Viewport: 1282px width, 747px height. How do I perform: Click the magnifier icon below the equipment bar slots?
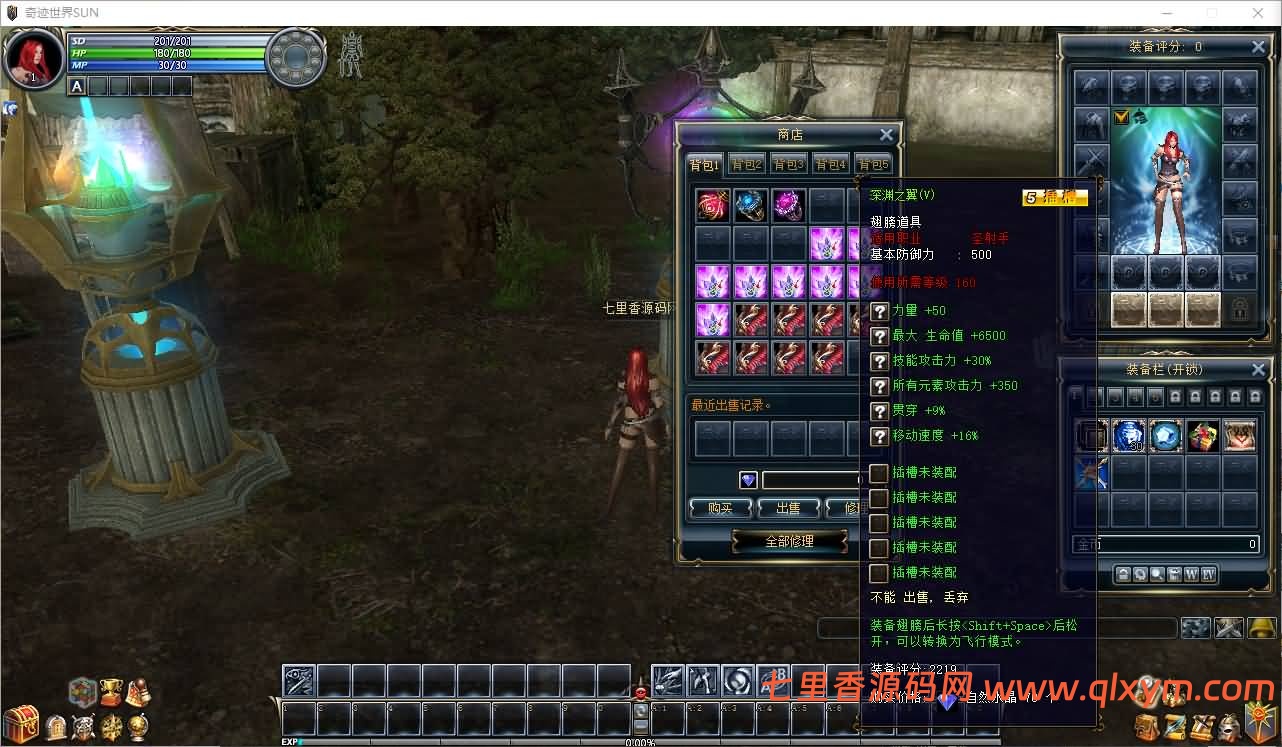pyautogui.click(x=1157, y=573)
